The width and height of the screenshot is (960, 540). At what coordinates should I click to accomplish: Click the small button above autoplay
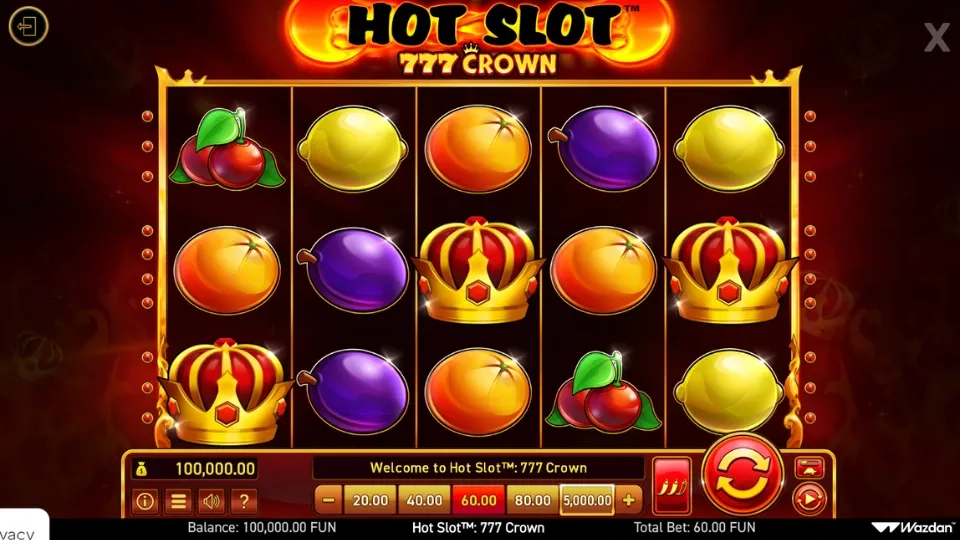tap(808, 467)
